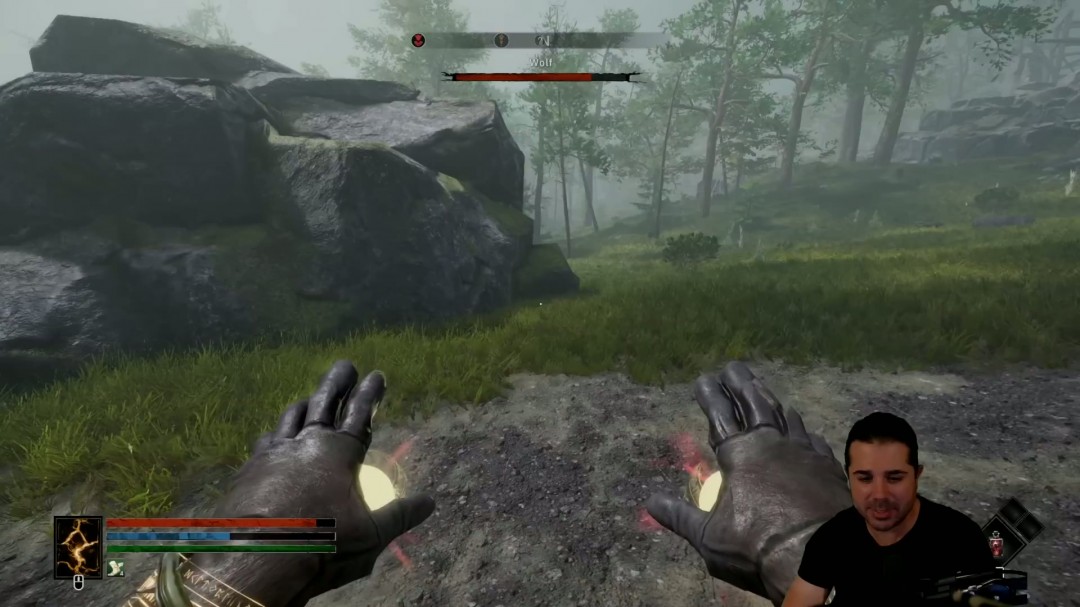This screenshot has height=607, width=1080.
Task: Select the dark round compass marker
Action: tap(501, 41)
